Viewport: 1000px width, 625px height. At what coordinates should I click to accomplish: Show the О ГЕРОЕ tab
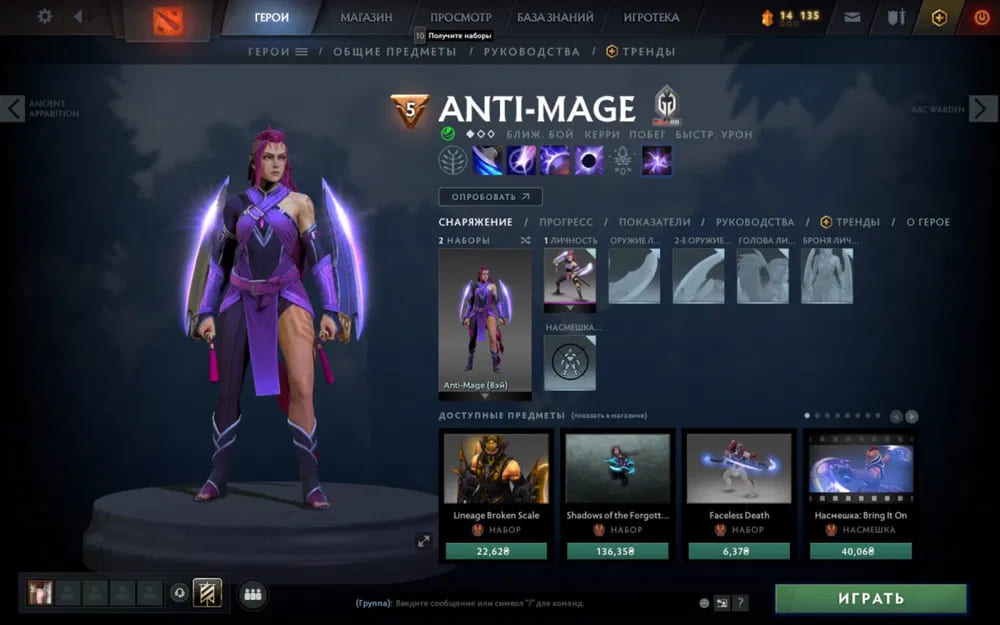coord(928,222)
